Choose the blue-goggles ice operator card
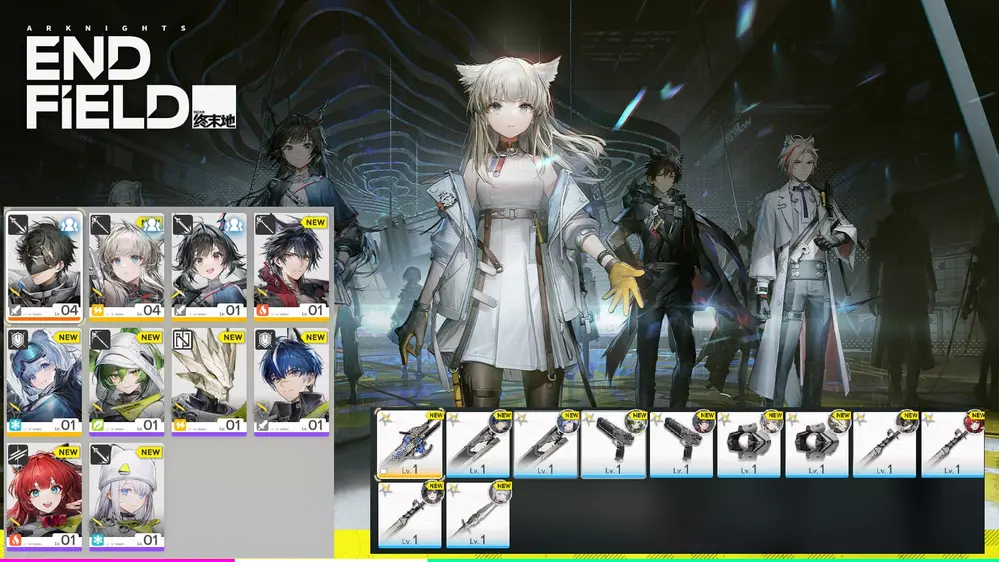 tap(44, 382)
